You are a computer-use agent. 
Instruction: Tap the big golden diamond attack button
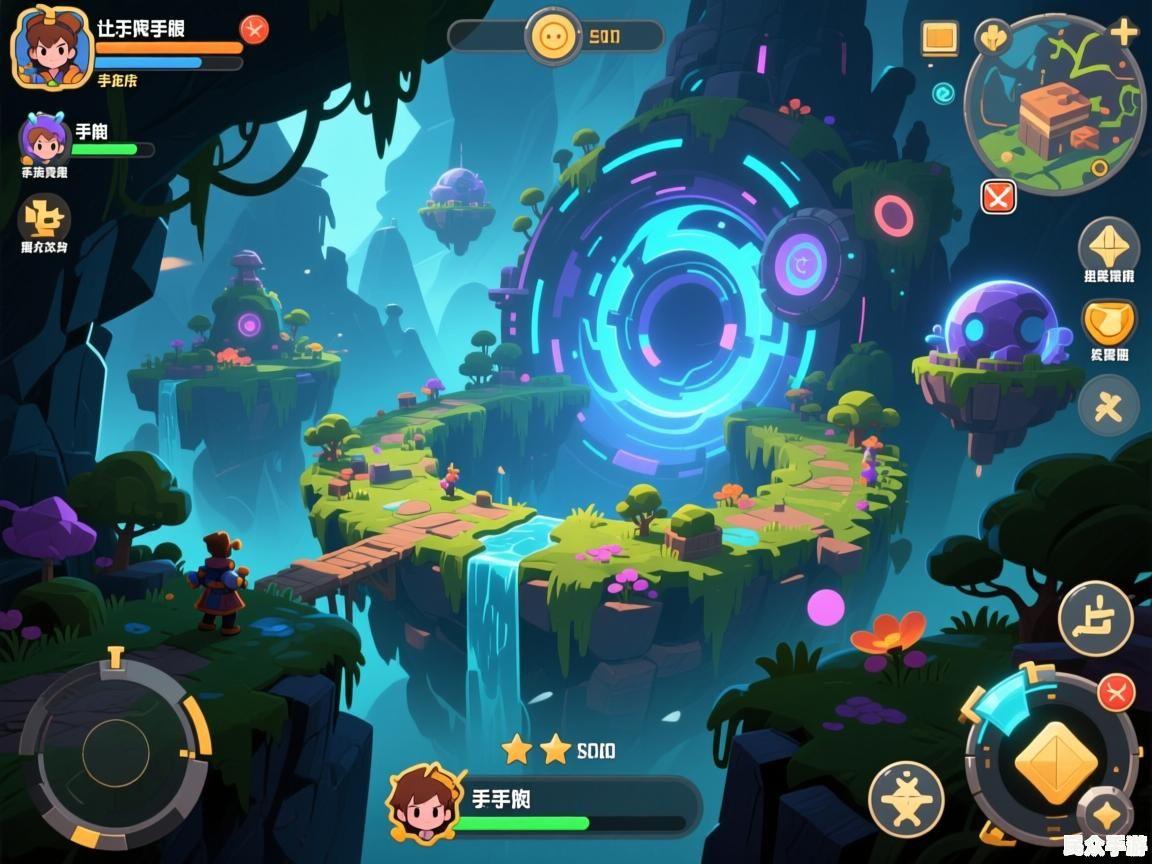click(x=1055, y=761)
